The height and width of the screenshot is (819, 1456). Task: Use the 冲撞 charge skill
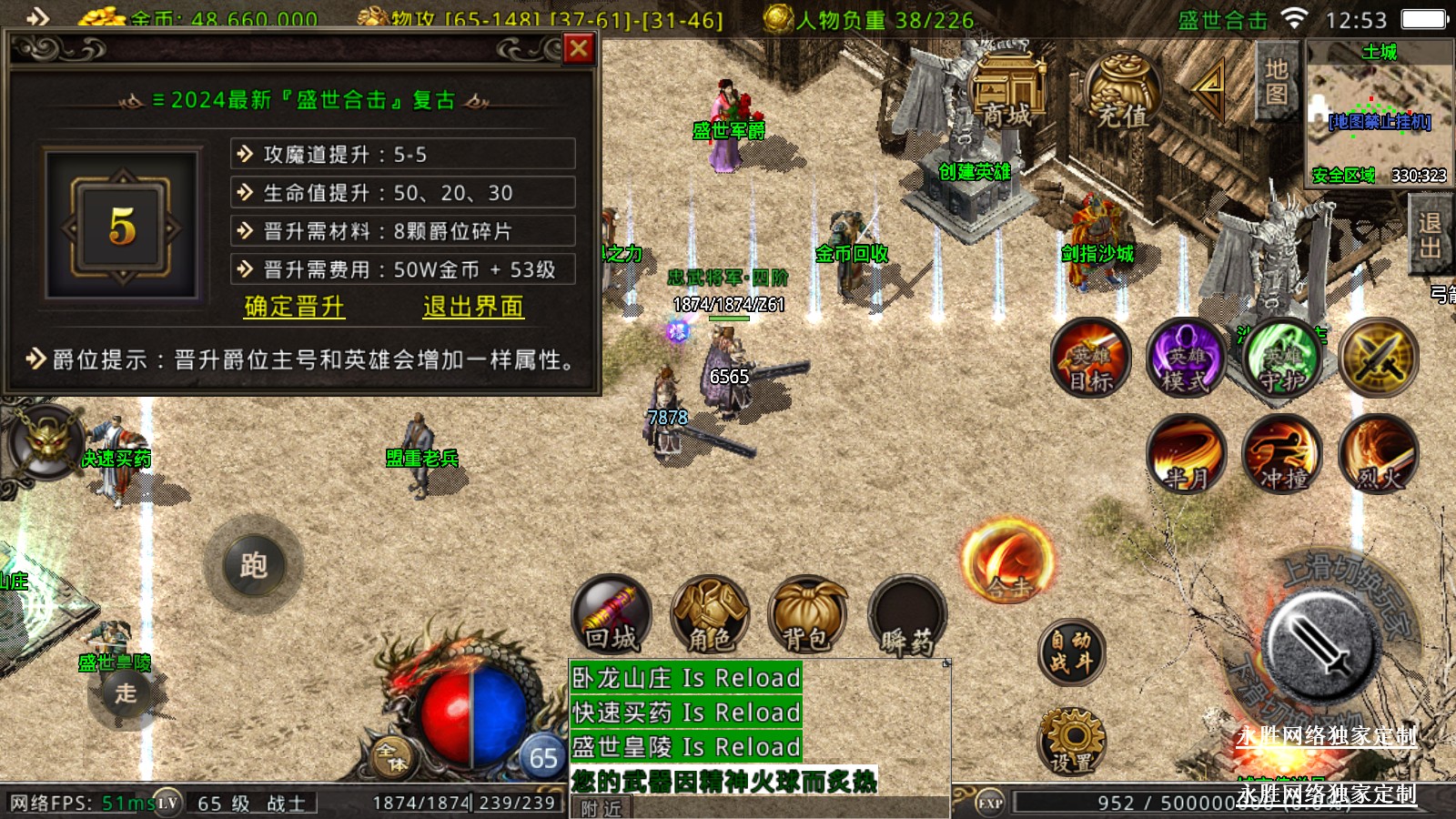click(x=1283, y=453)
